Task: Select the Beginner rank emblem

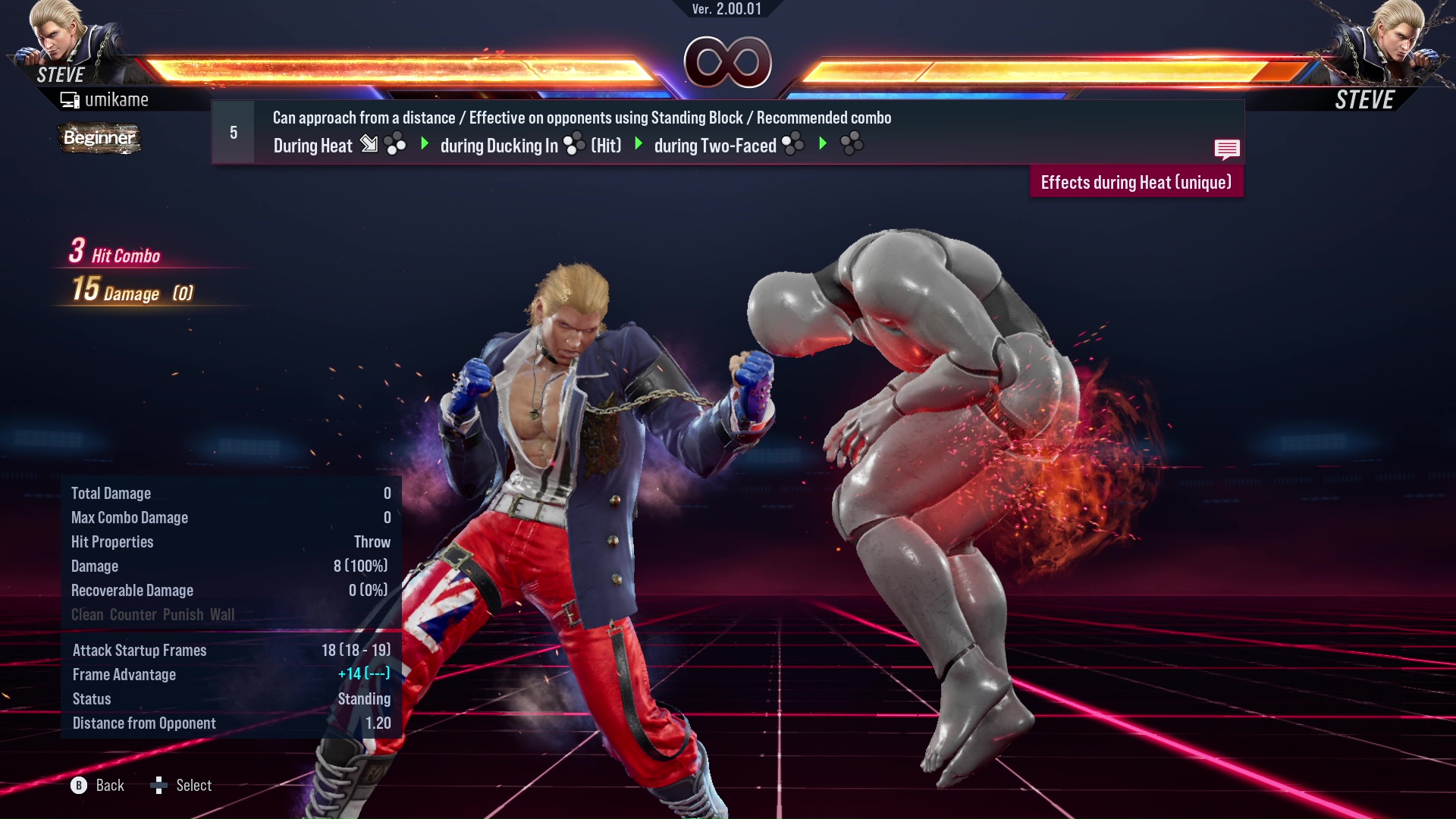Action: click(99, 138)
